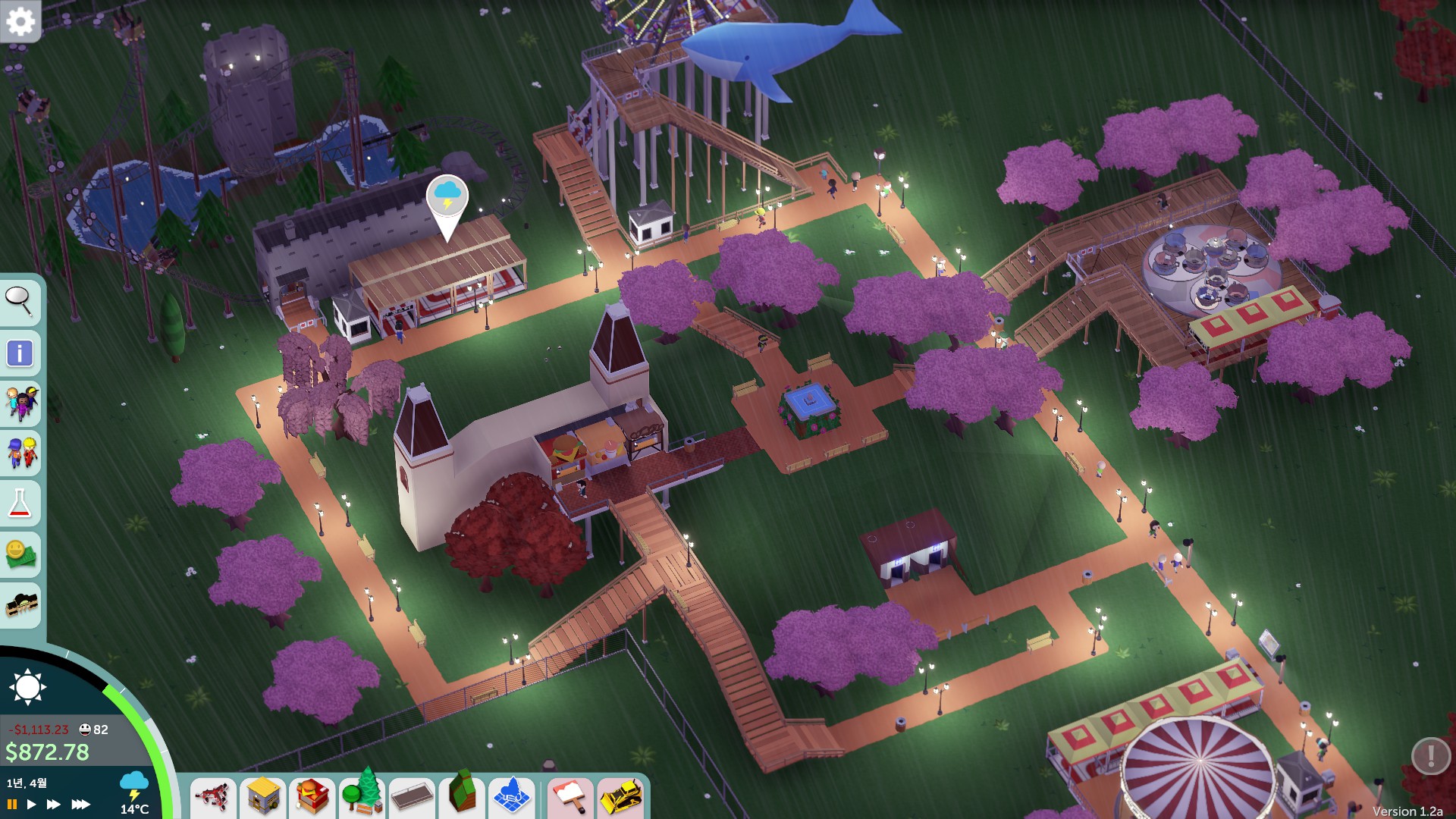The image size is (1456, 819).
Task: Open the exclamation mark notifications button
Action: [x=1430, y=755]
